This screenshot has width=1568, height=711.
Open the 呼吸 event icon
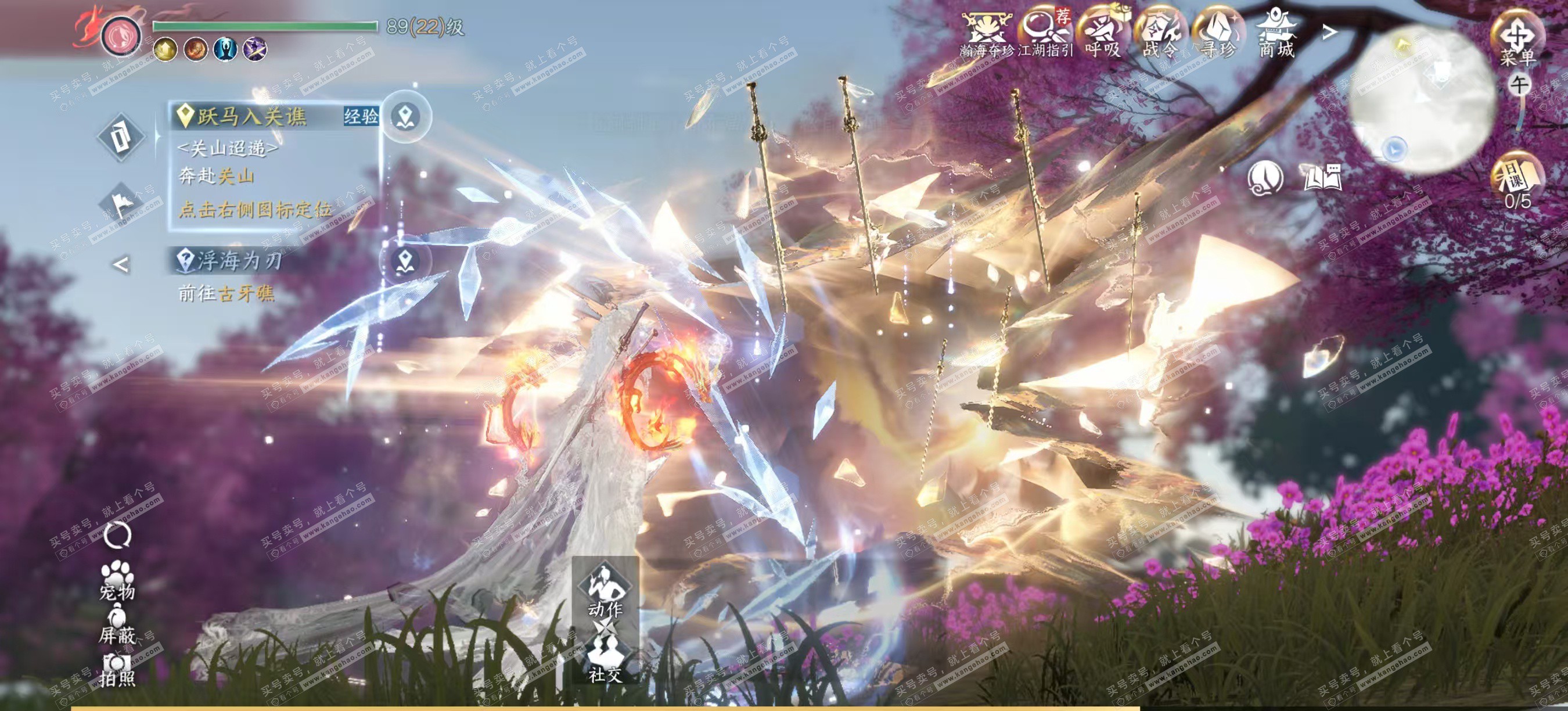click(1102, 34)
